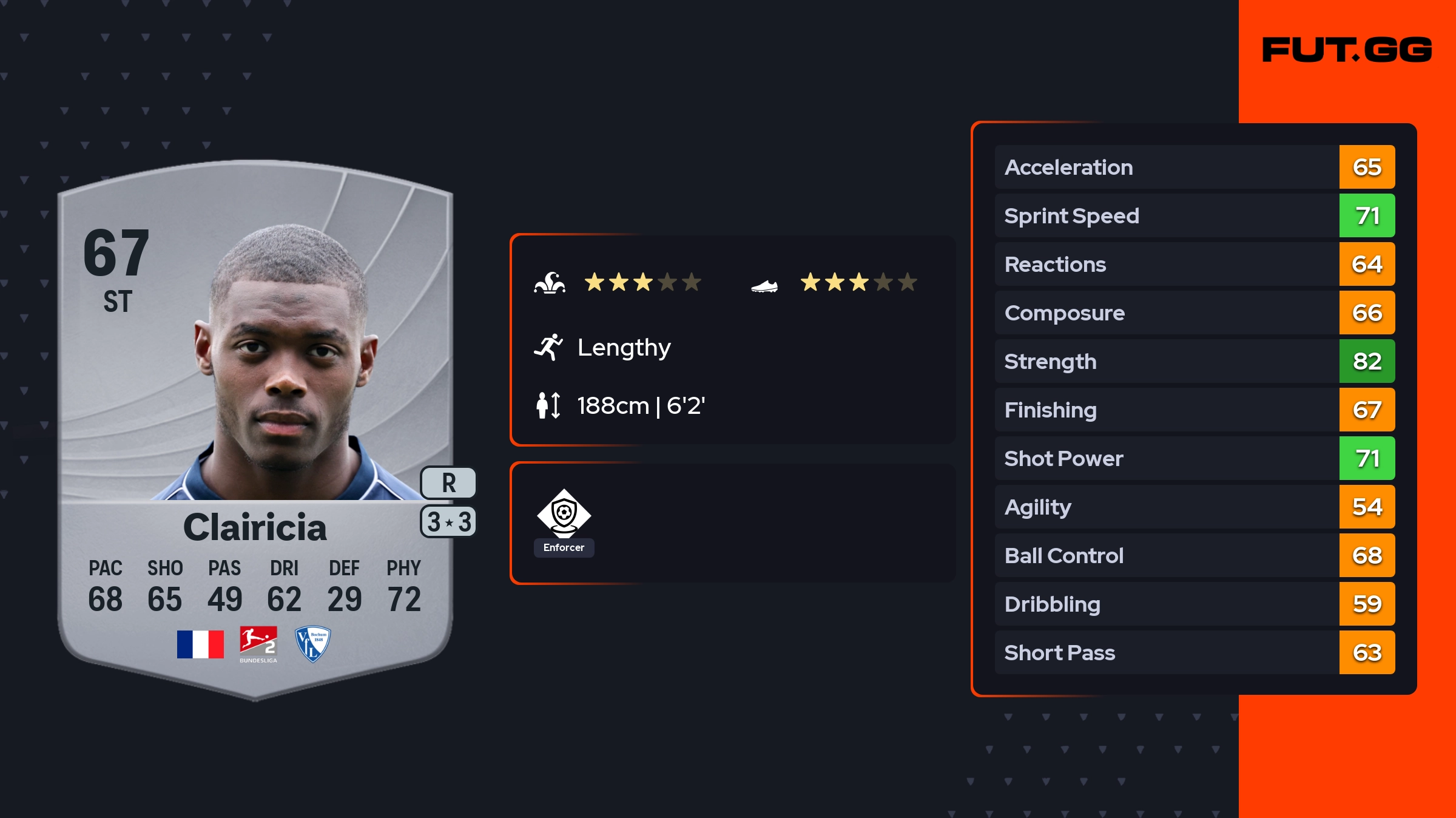Viewport: 1456px width, 818px height.
Task: Click the Strength stat row
Action: (1194, 361)
